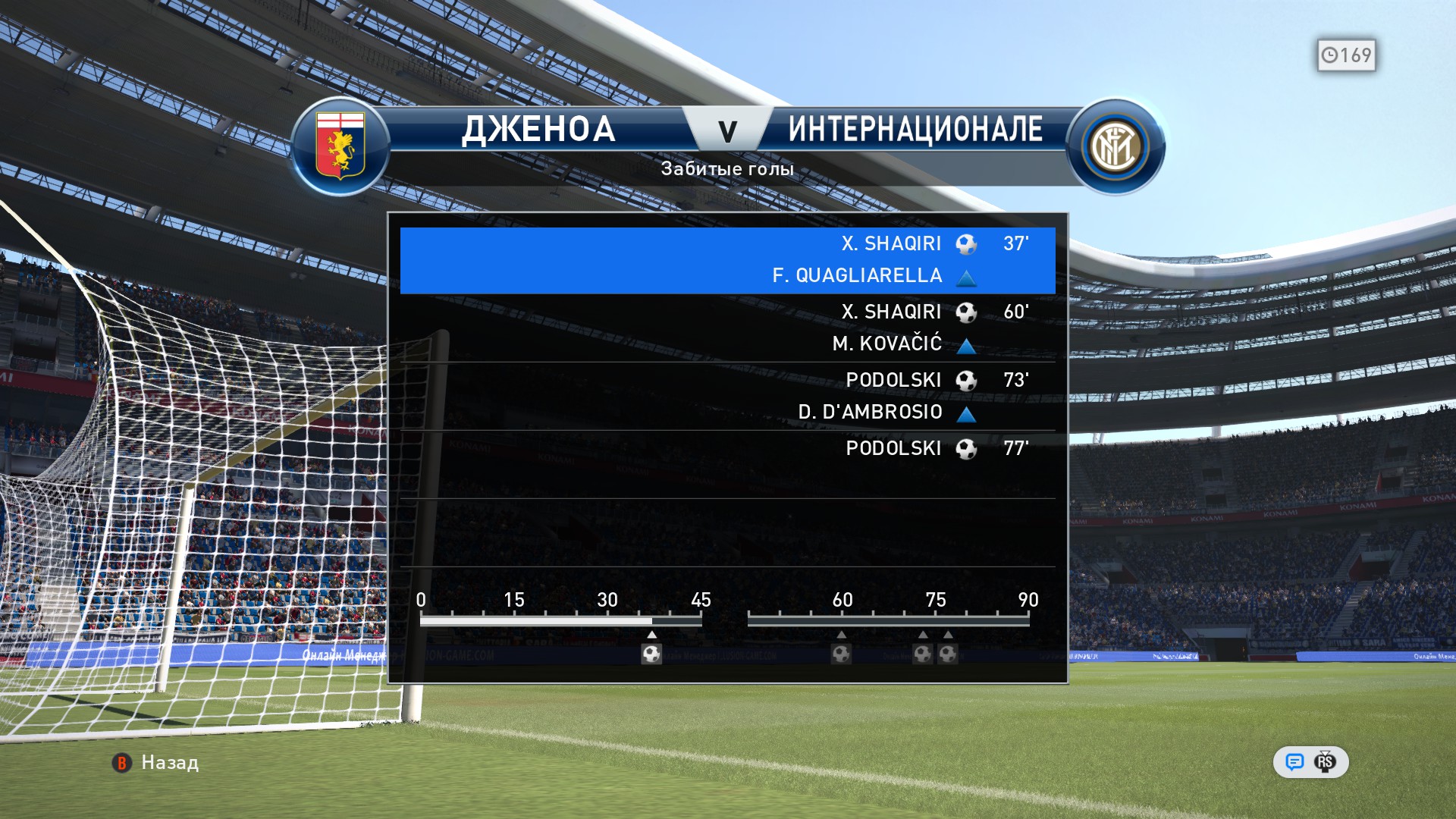Viewport: 1456px width, 819px height.
Task: Choose the 73-minute ball marker on timeline
Action: pyautogui.click(x=922, y=654)
